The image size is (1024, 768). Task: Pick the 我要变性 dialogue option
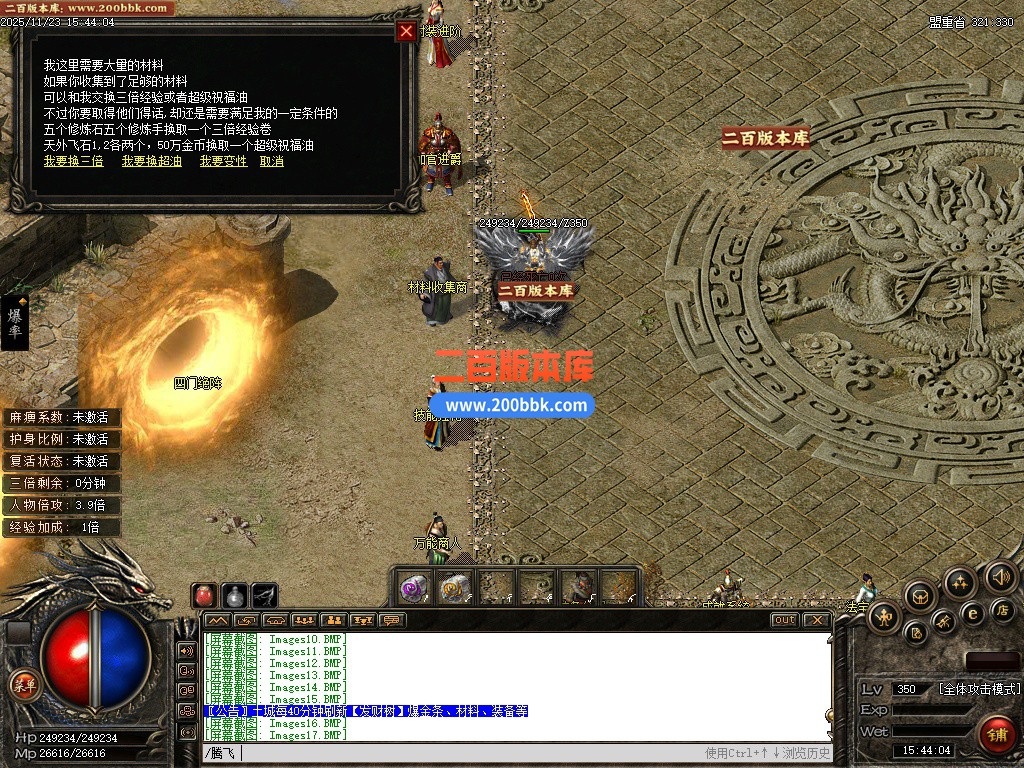click(223, 161)
